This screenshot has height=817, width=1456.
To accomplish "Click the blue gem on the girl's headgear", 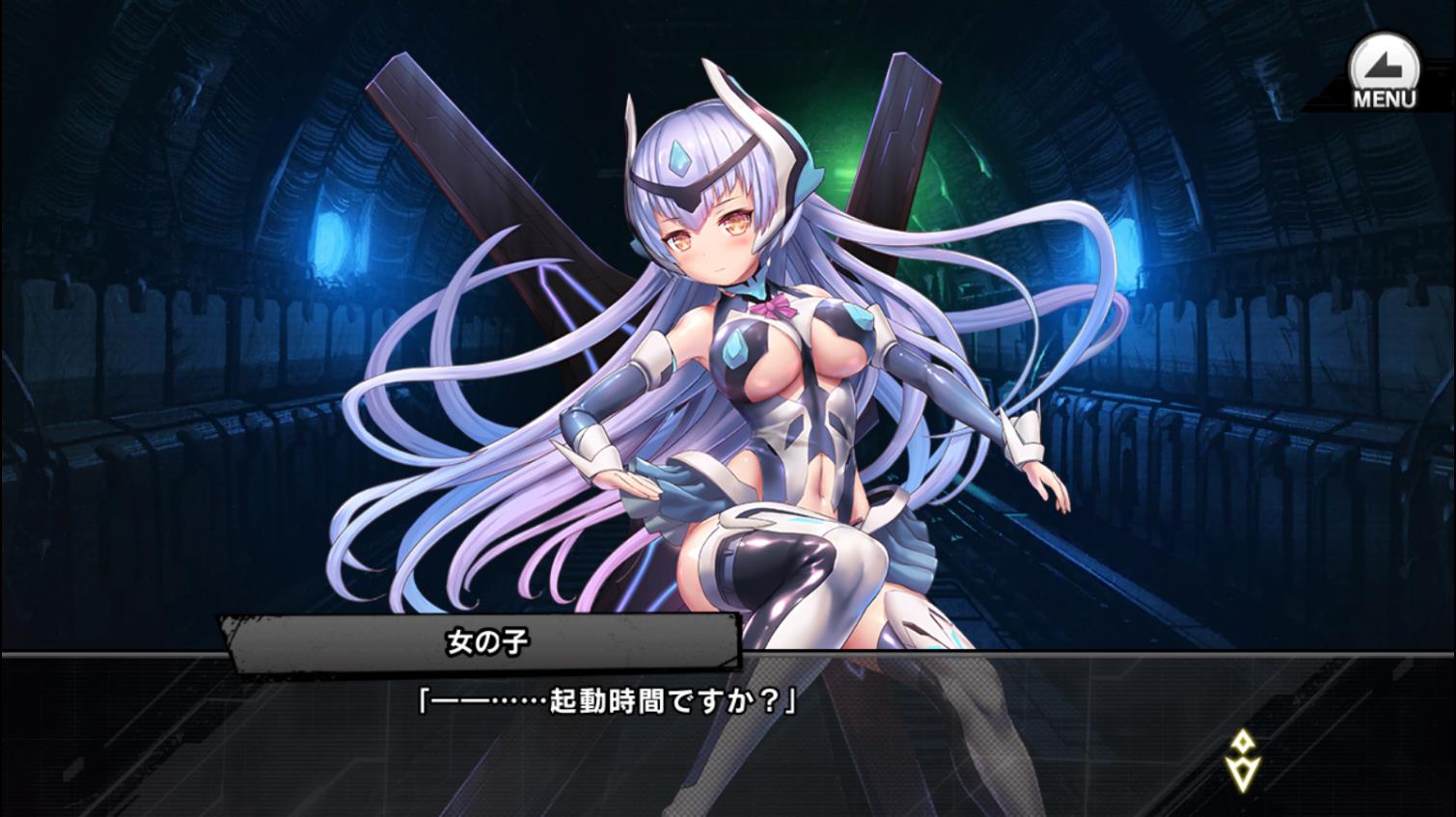I will (678, 156).
